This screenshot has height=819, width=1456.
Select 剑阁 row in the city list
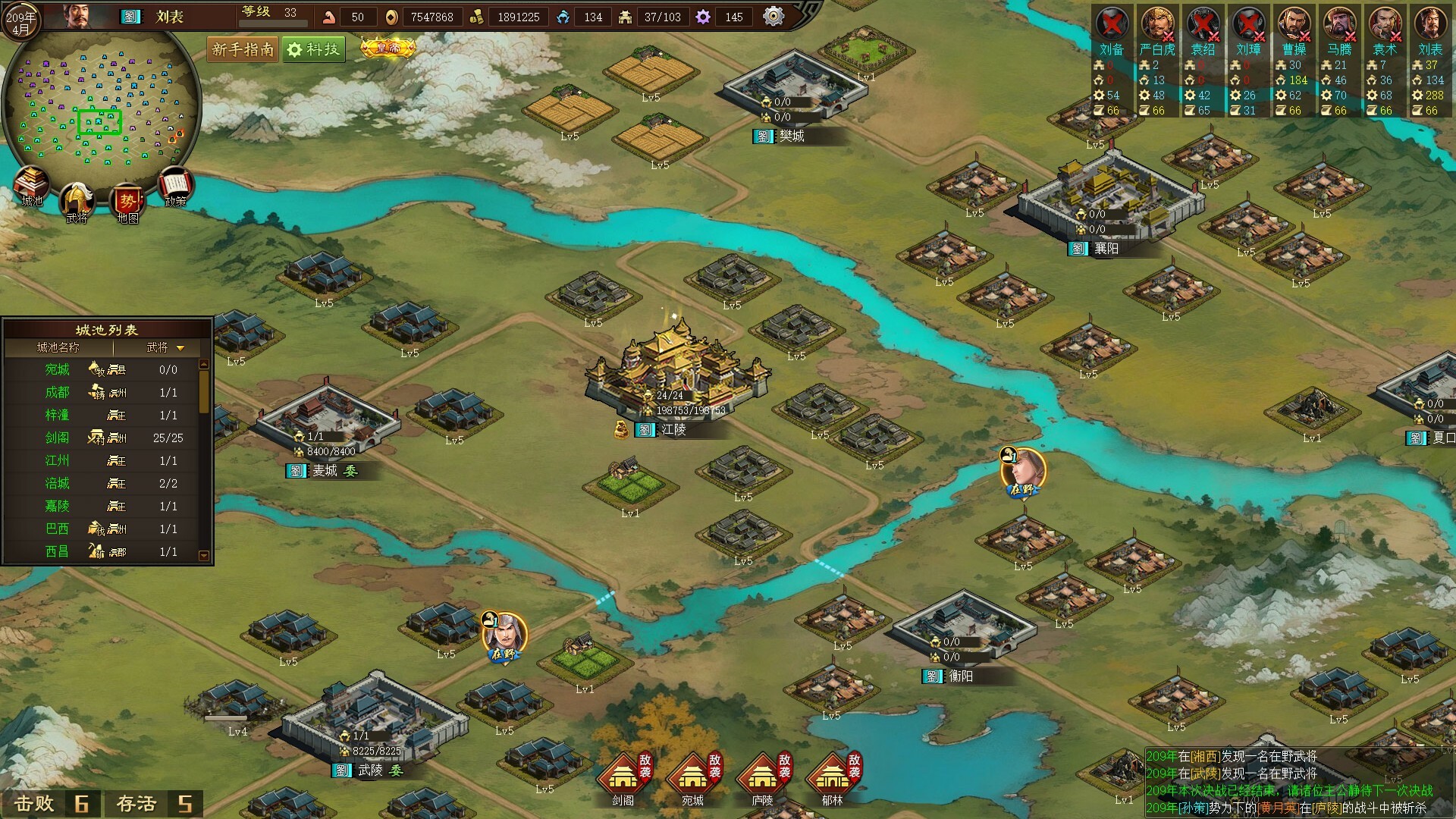point(58,438)
